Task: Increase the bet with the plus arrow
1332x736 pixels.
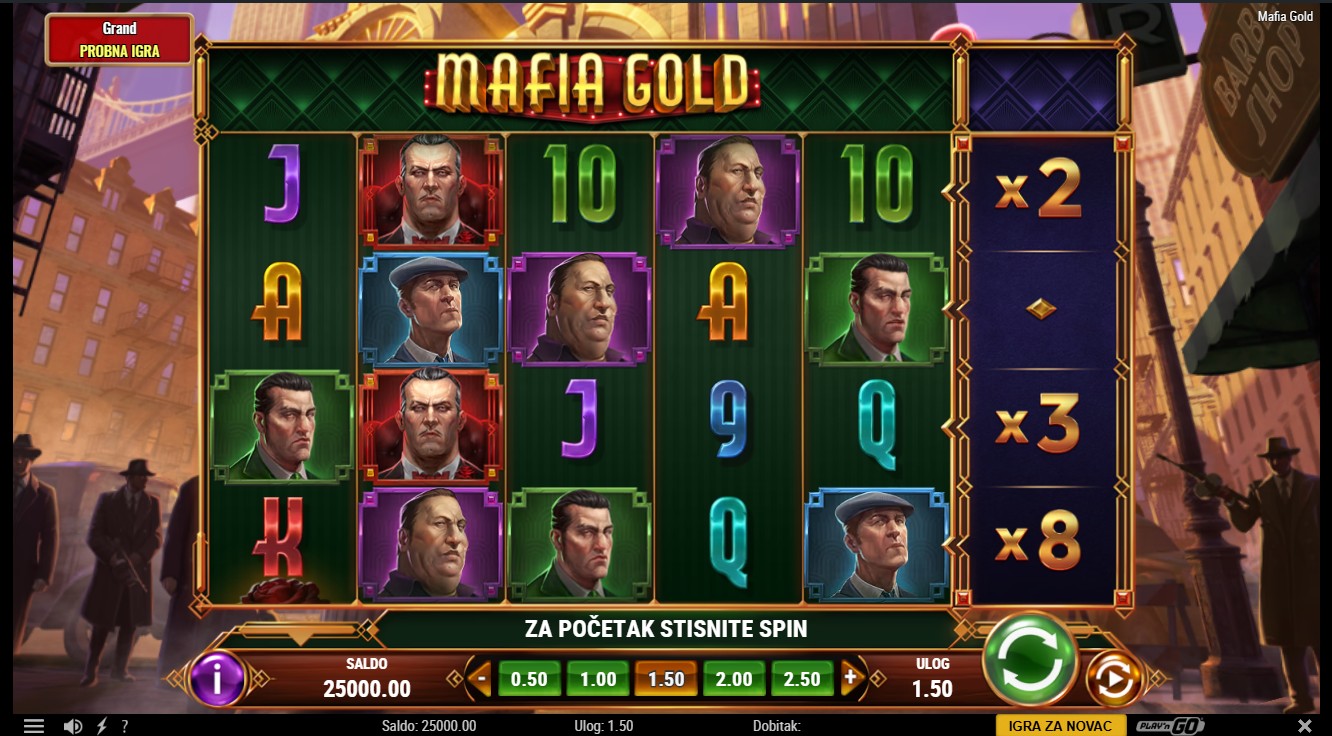Action: click(851, 678)
